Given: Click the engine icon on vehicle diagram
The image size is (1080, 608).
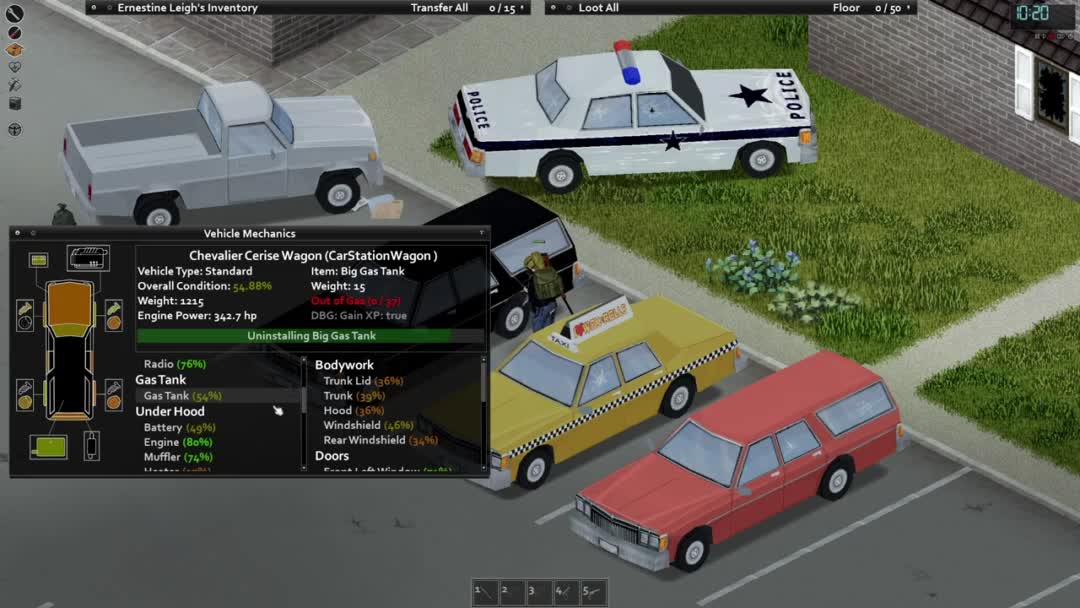Looking at the screenshot, I should pyautogui.click(x=88, y=258).
